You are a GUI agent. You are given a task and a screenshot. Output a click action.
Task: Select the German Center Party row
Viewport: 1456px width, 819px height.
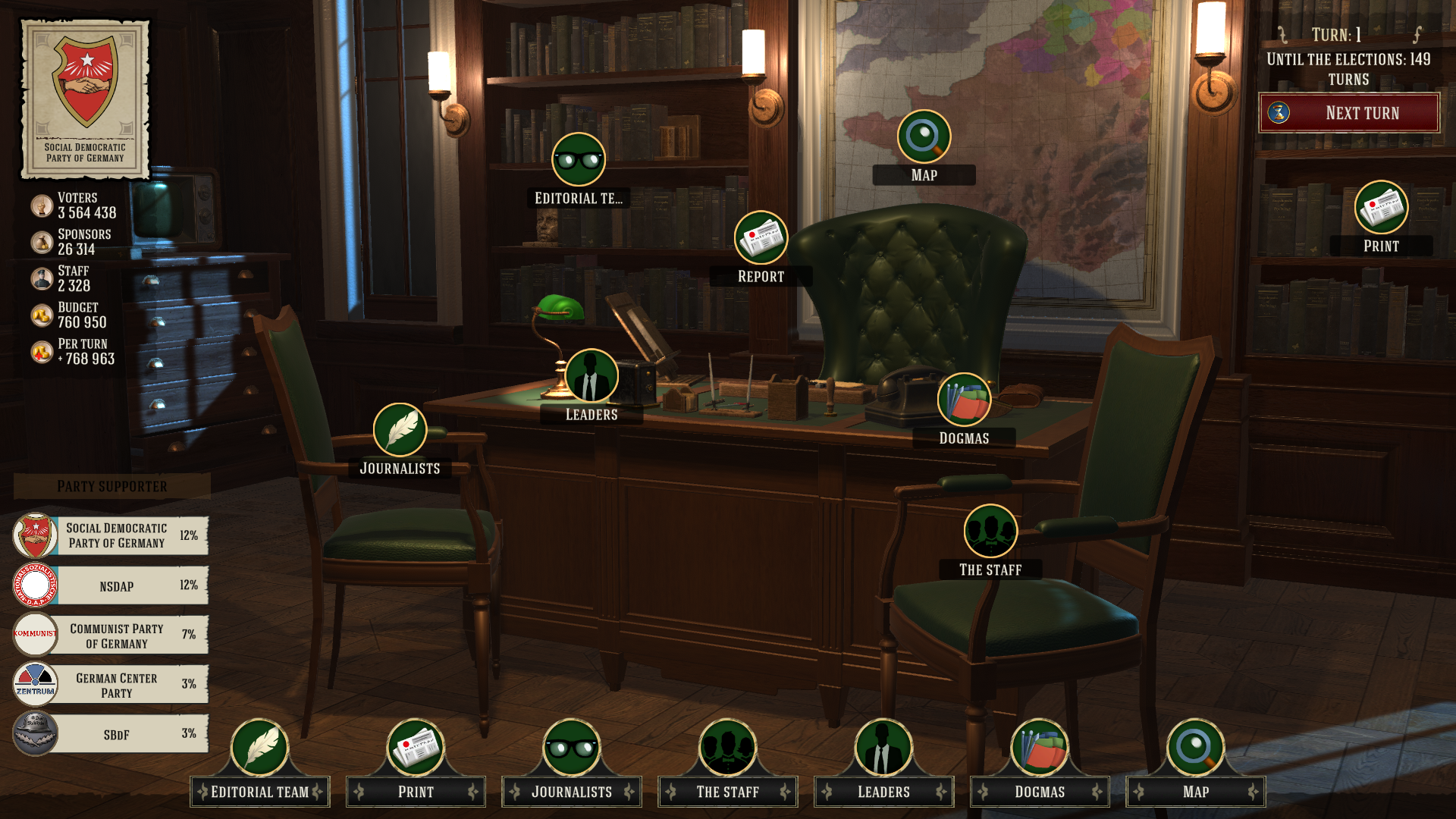click(x=111, y=685)
